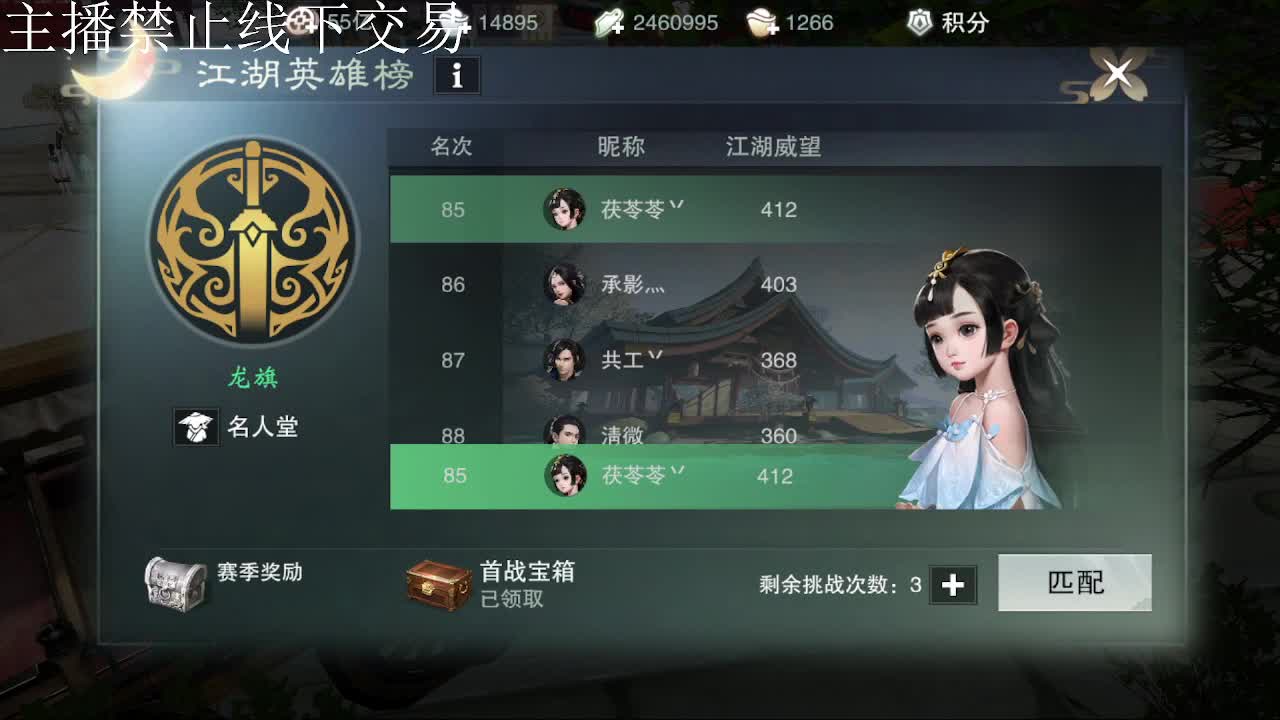The height and width of the screenshot is (720, 1280).
Task: Add currency next to the 1266 amount
Action: click(x=772, y=28)
